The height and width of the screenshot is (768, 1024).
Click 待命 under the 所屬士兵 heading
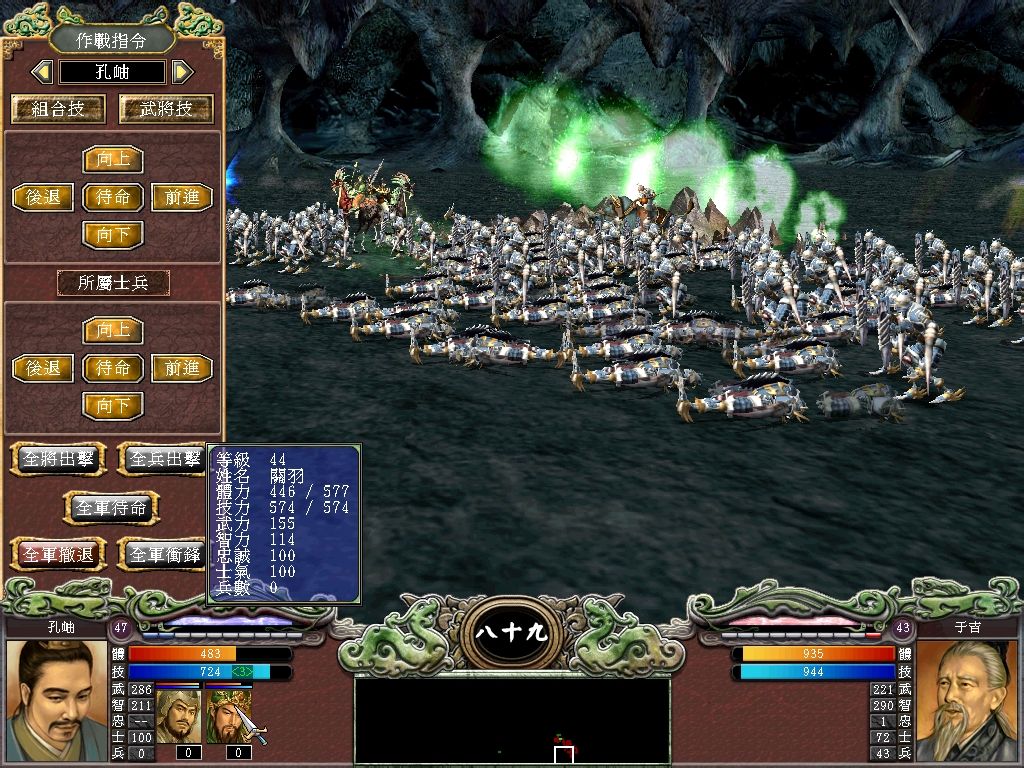[112, 368]
